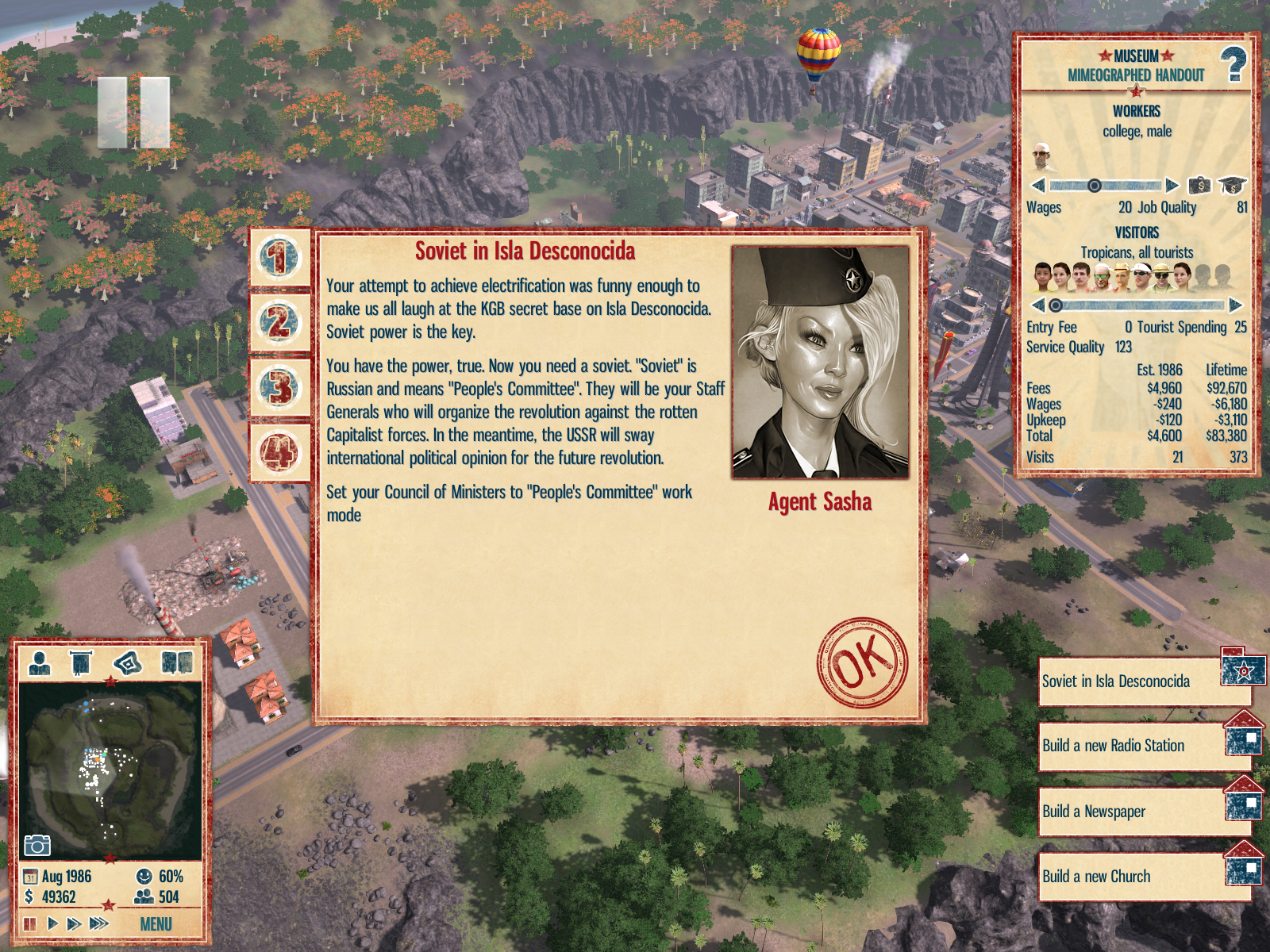Open the almanac book icon

click(x=177, y=662)
